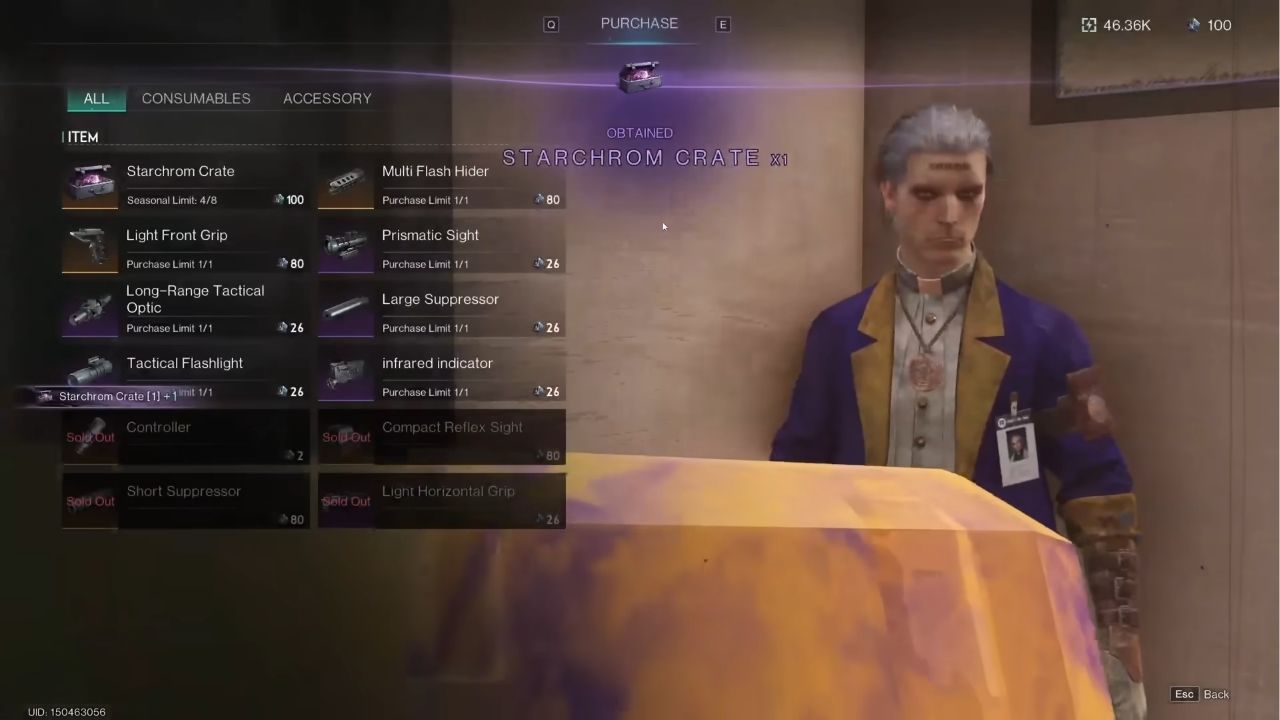The width and height of the screenshot is (1280, 720).
Task: Switch to the CONSUMABLES tab
Action: (196, 98)
